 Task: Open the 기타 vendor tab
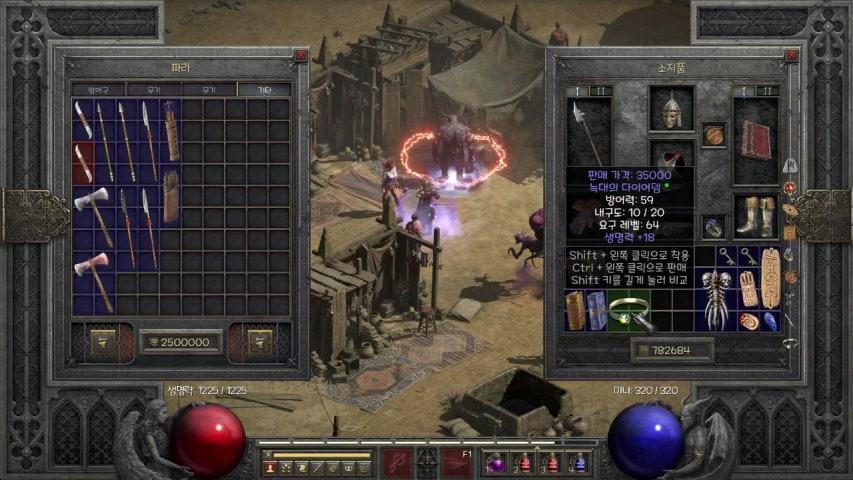(x=264, y=90)
